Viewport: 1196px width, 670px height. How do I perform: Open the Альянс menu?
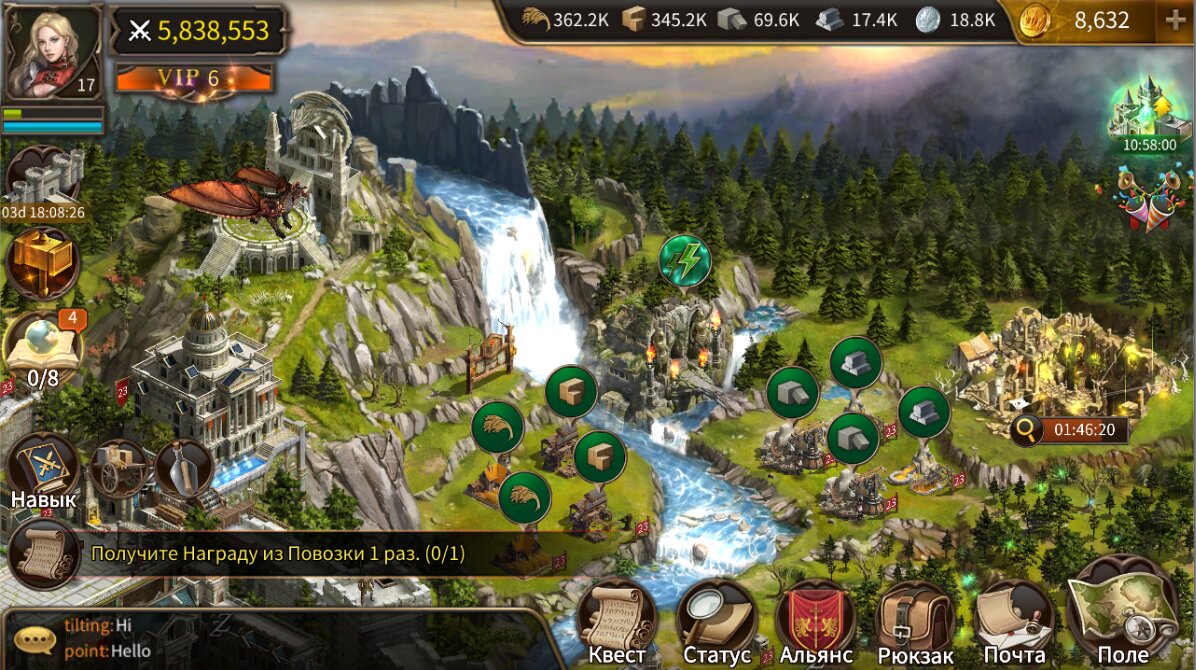tap(816, 622)
